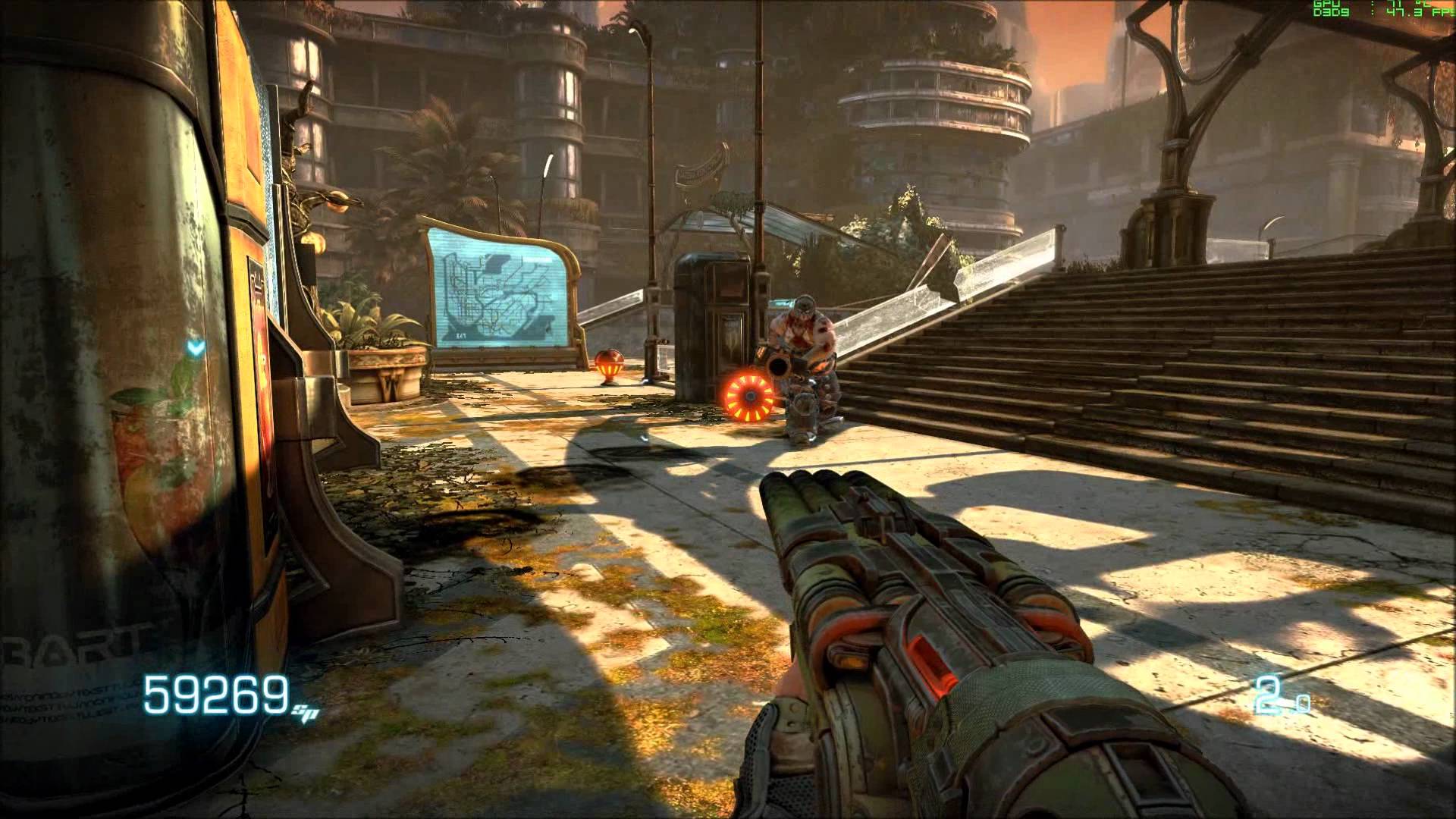Screen dimensions: 1456x819
Task: Click the blue objective waypoint chevron
Action: click(x=196, y=349)
